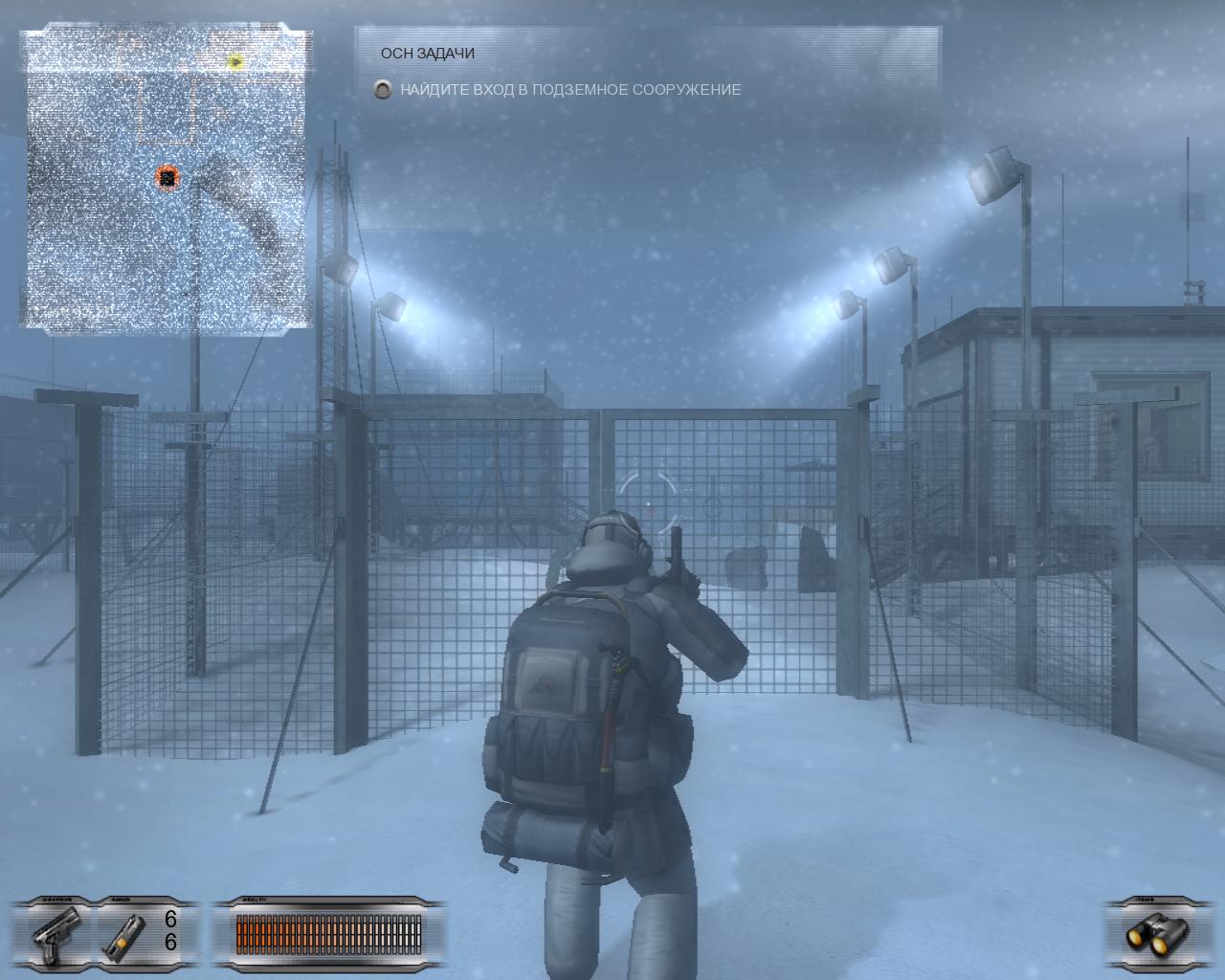Select the orange player marker on minimap

(167, 177)
